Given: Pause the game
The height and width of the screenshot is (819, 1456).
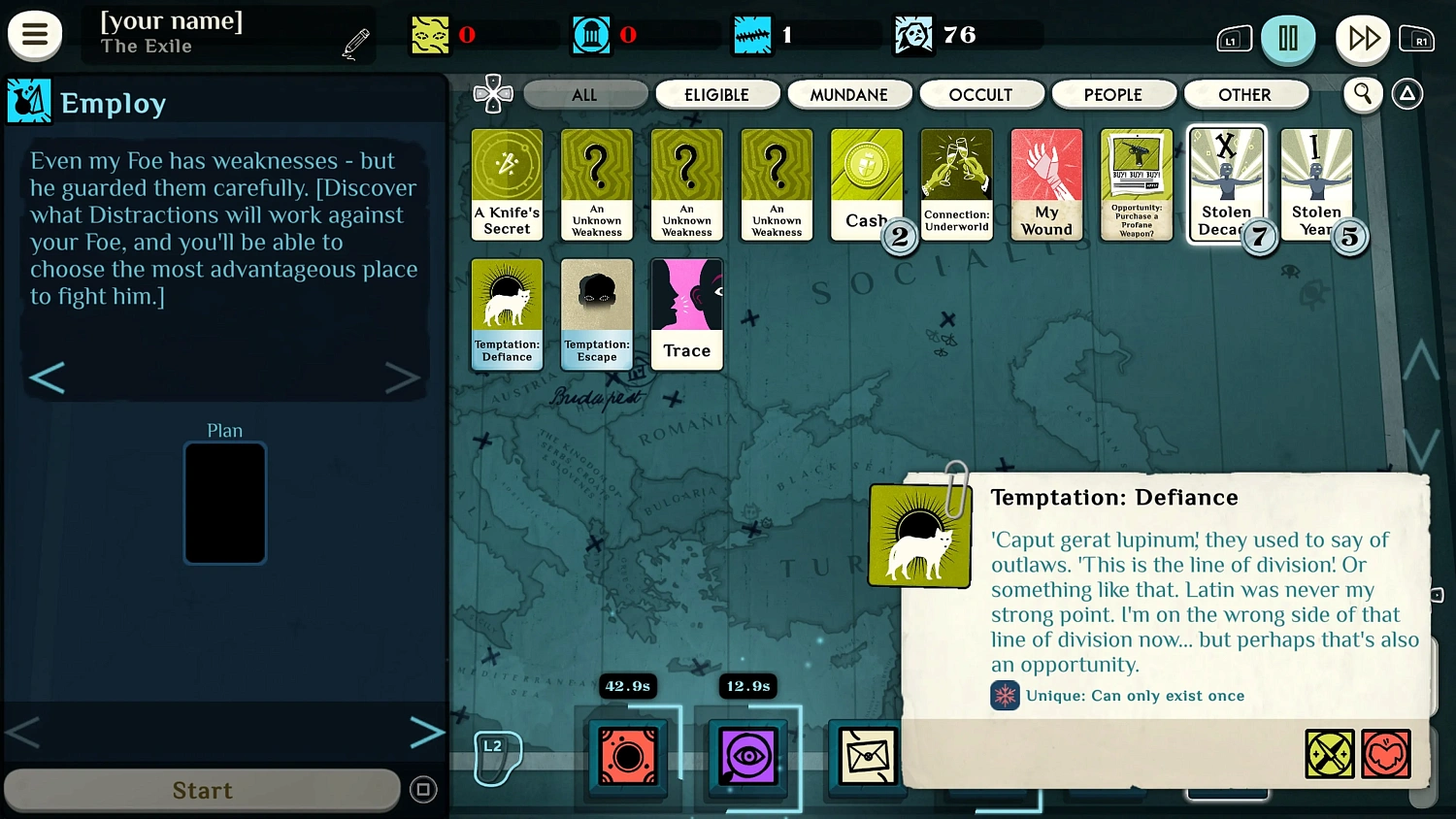Looking at the screenshot, I should coord(1288,39).
